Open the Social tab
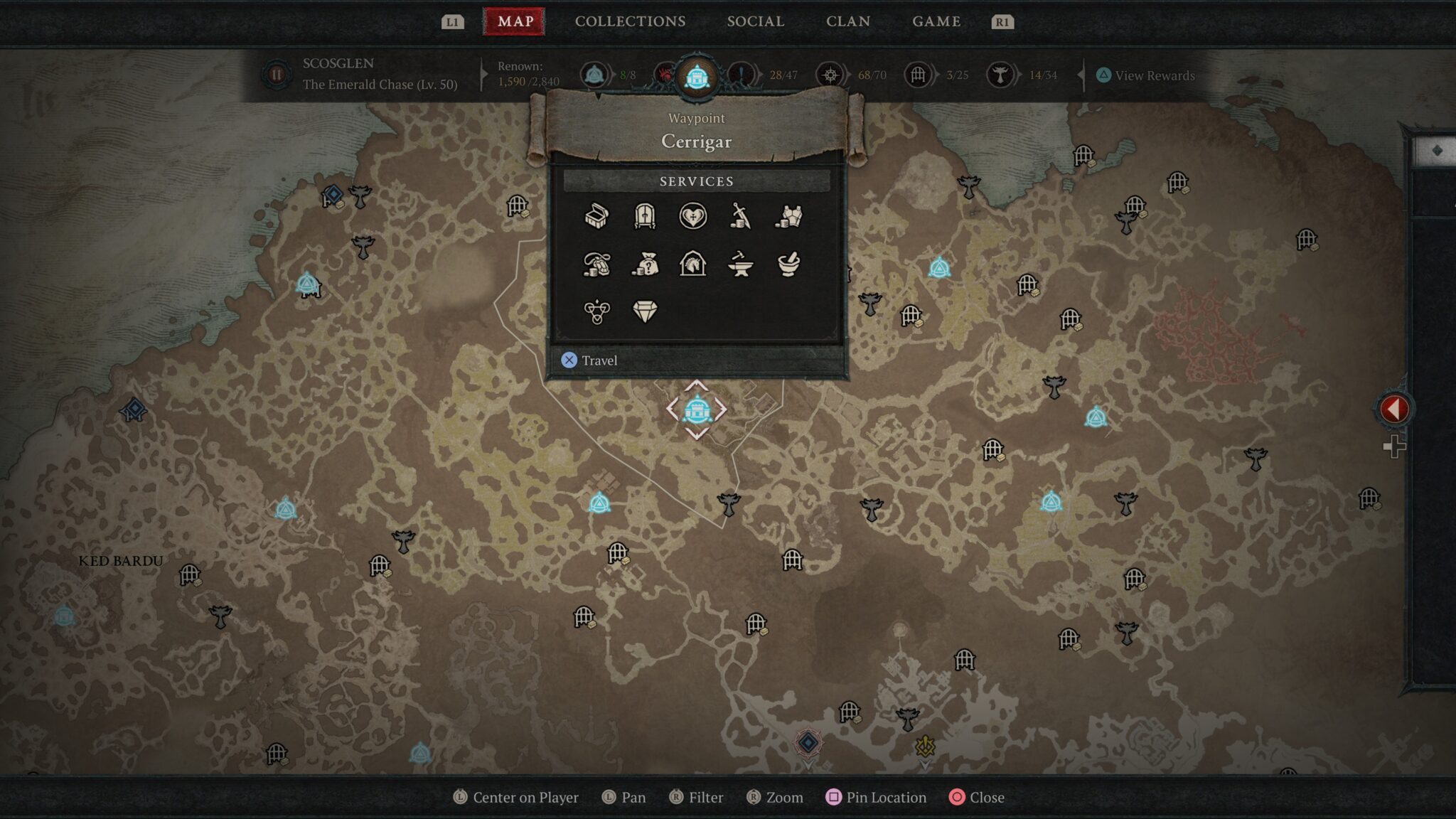Screen dimensions: 1456x819 tap(755, 21)
